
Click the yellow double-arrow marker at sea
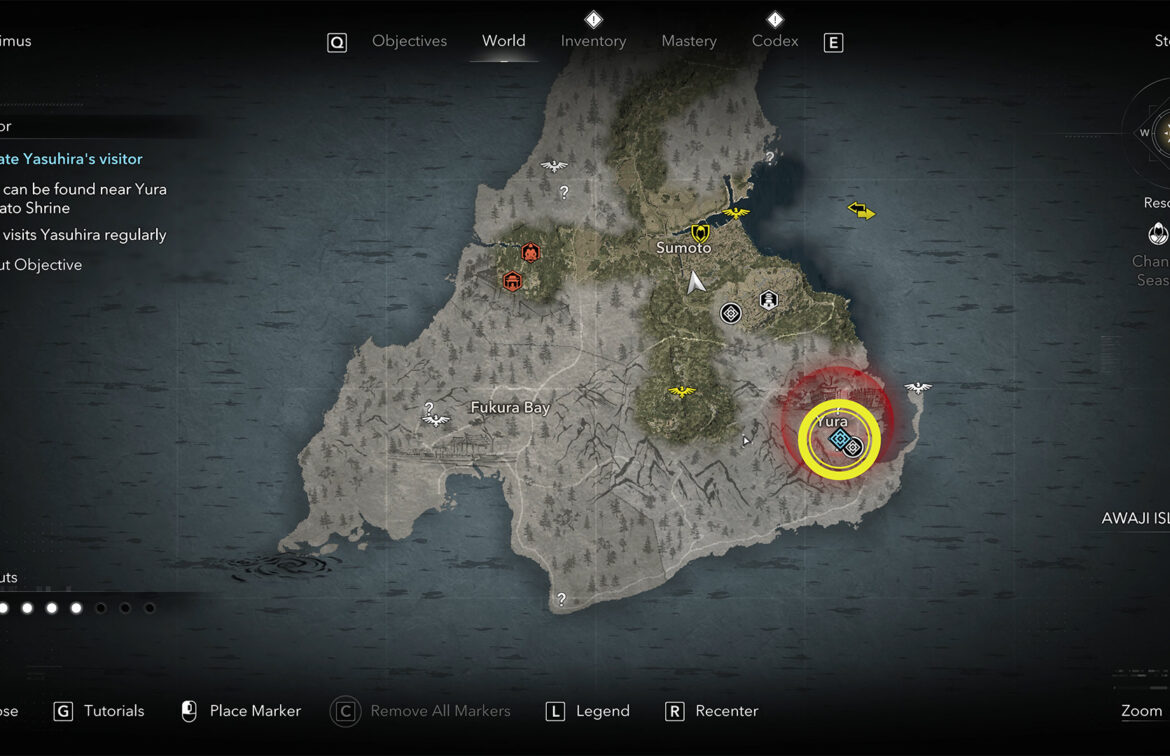pos(861,210)
